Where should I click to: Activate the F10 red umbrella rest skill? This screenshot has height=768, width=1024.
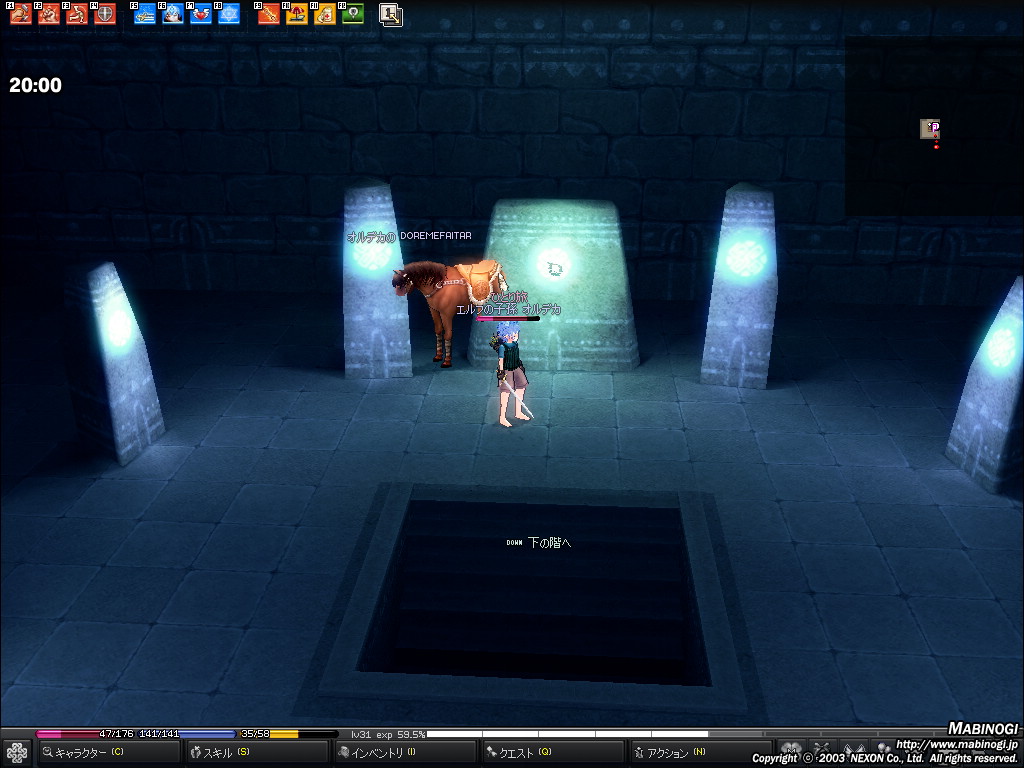pos(297,14)
